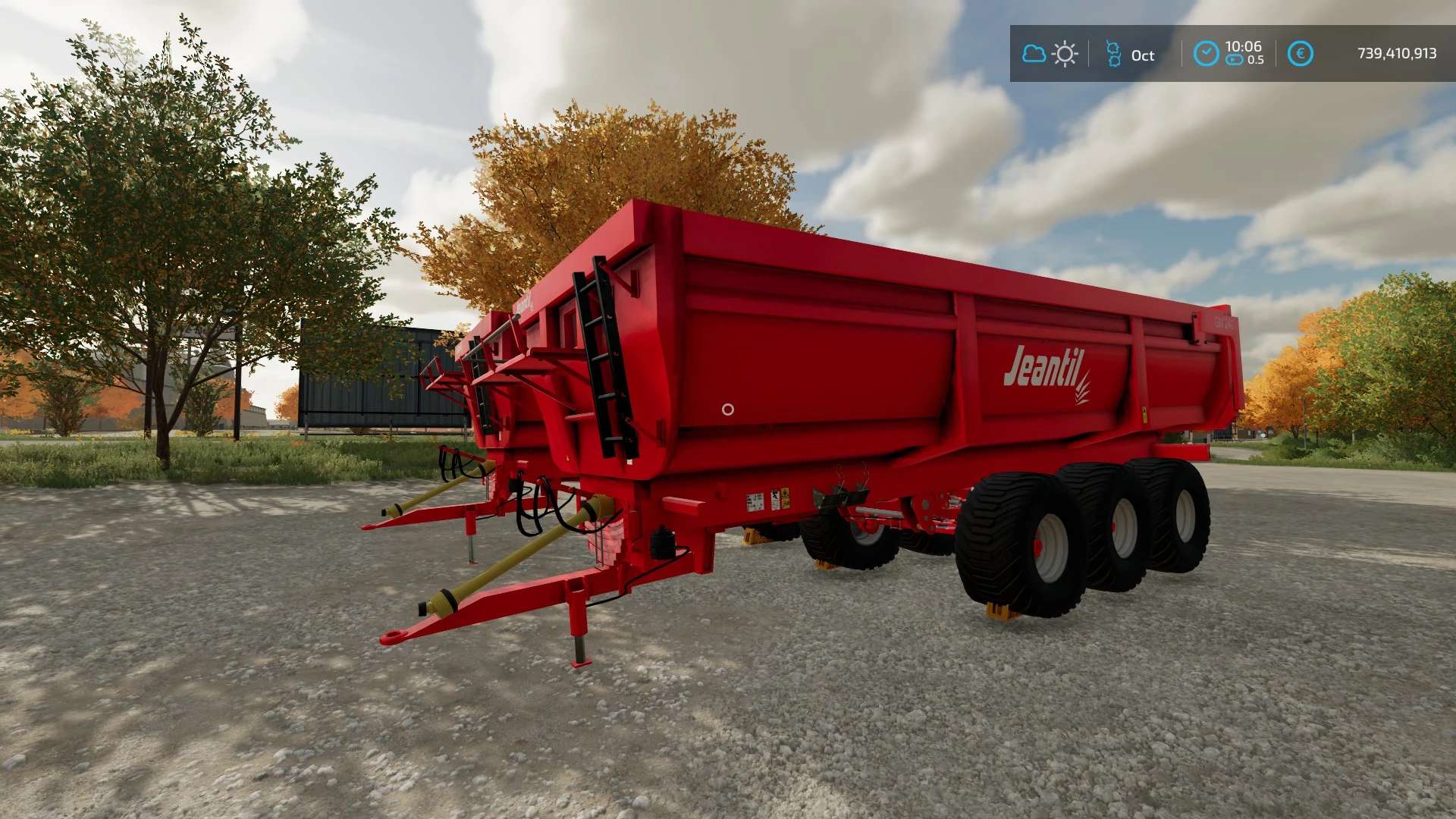
Task: Click the clock icon in the HUD
Action: pos(1206,54)
